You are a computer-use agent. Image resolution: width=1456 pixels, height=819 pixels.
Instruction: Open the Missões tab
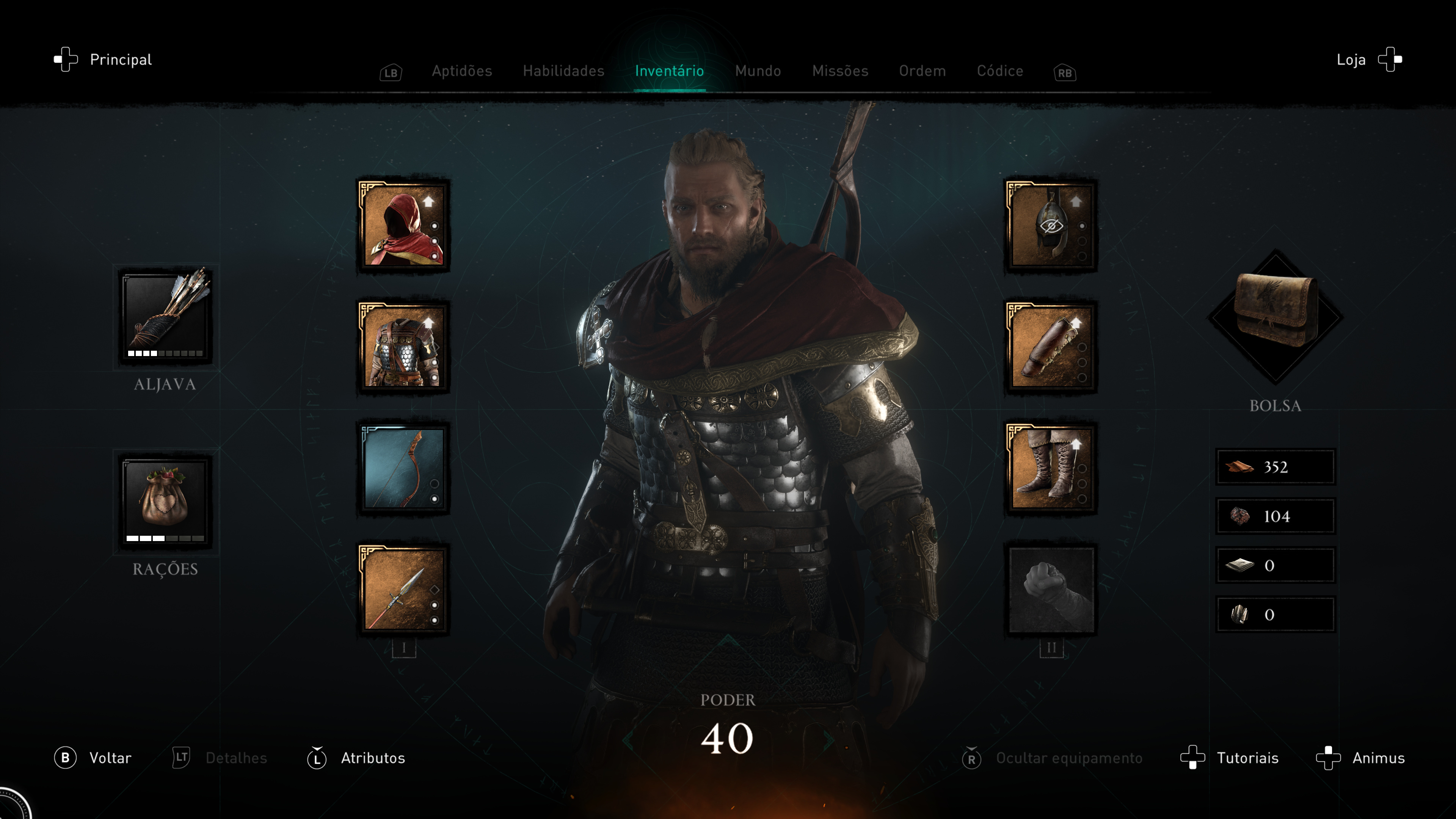(840, 71)
